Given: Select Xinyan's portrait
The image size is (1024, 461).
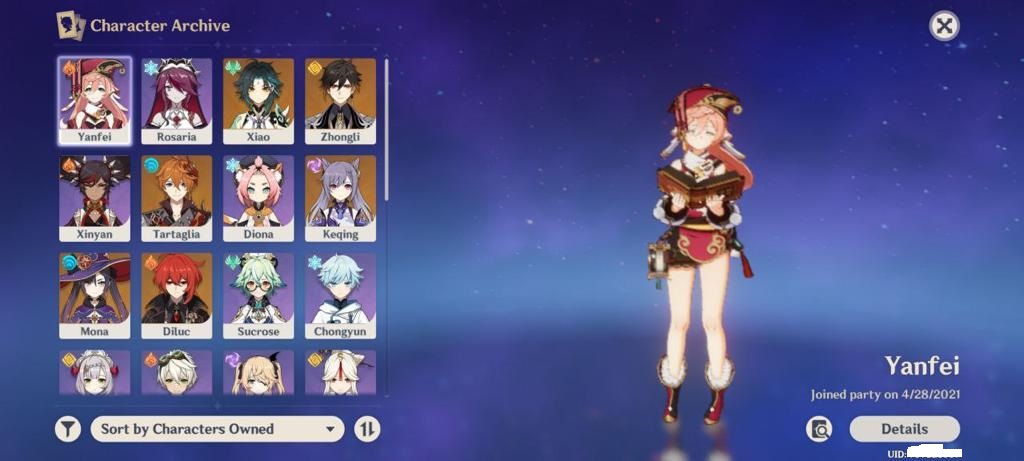Looking at the screenshot, I should 94,197.
